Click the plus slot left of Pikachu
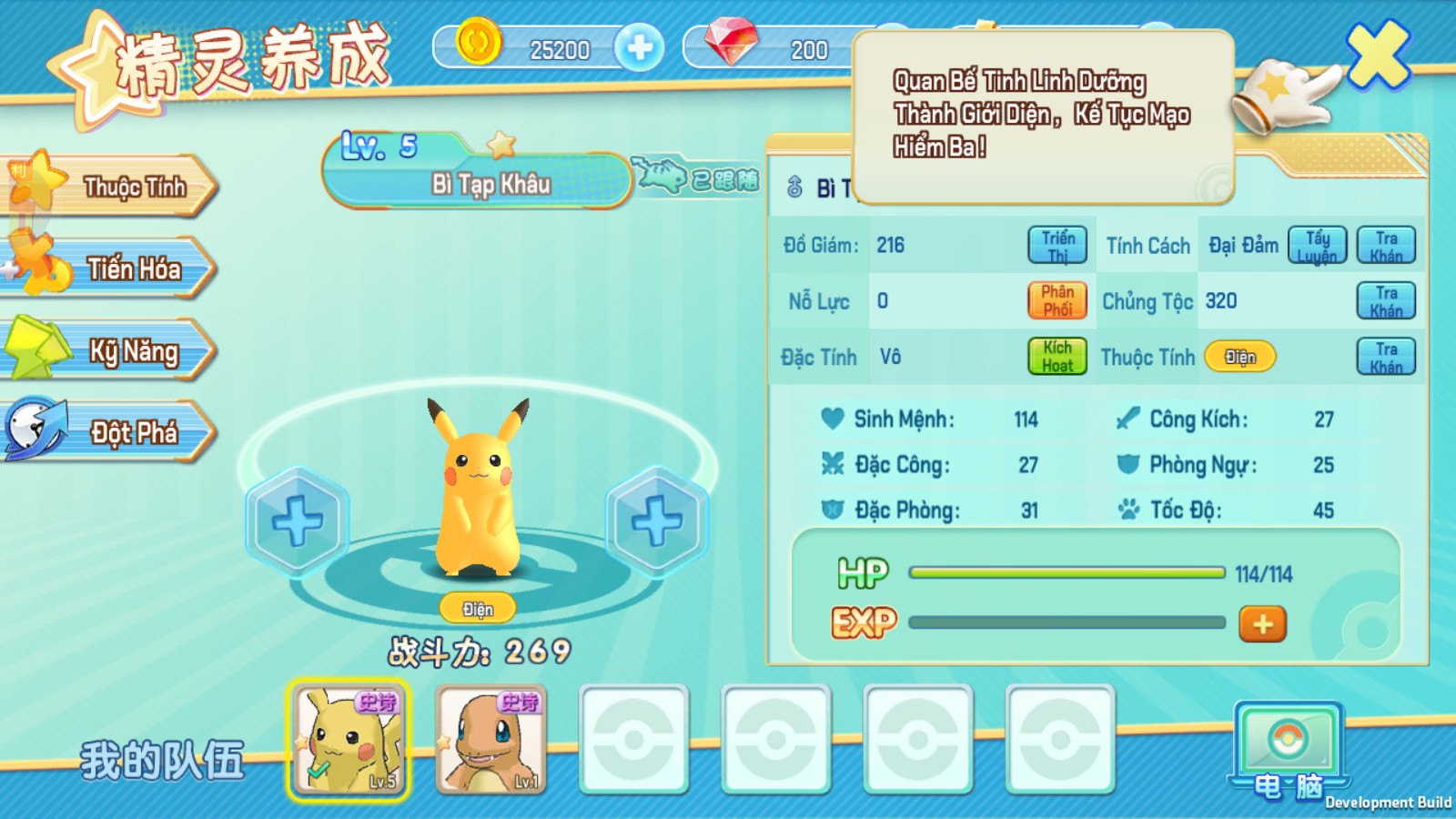This screenshot has width=1456, height=819. (297, 521)
